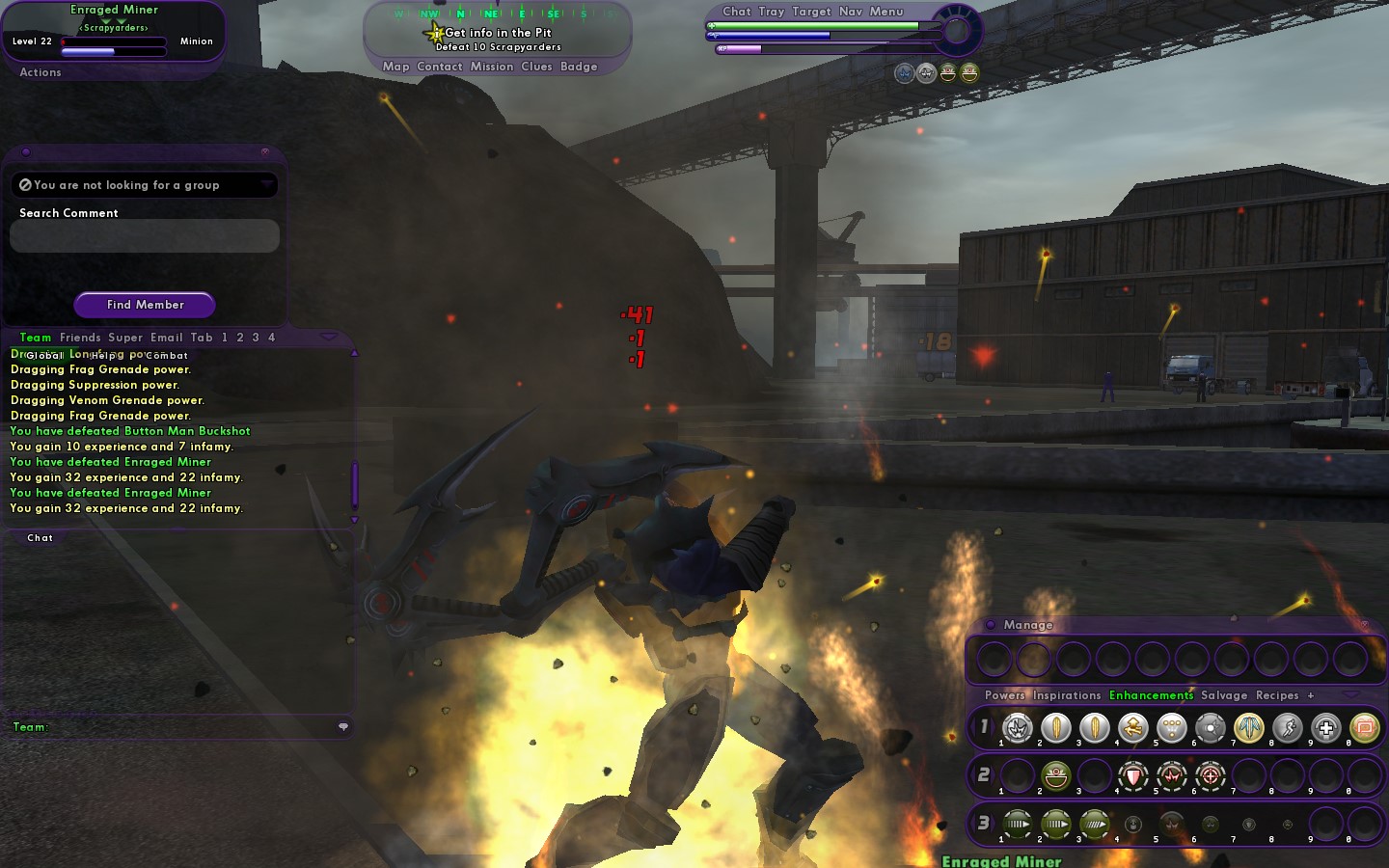Open the Salvage tab

(1224, 695)
